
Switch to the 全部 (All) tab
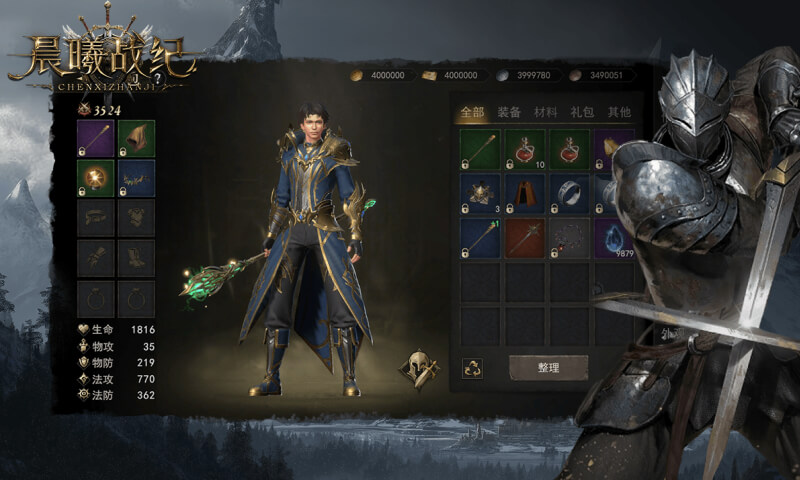point(470,113)
